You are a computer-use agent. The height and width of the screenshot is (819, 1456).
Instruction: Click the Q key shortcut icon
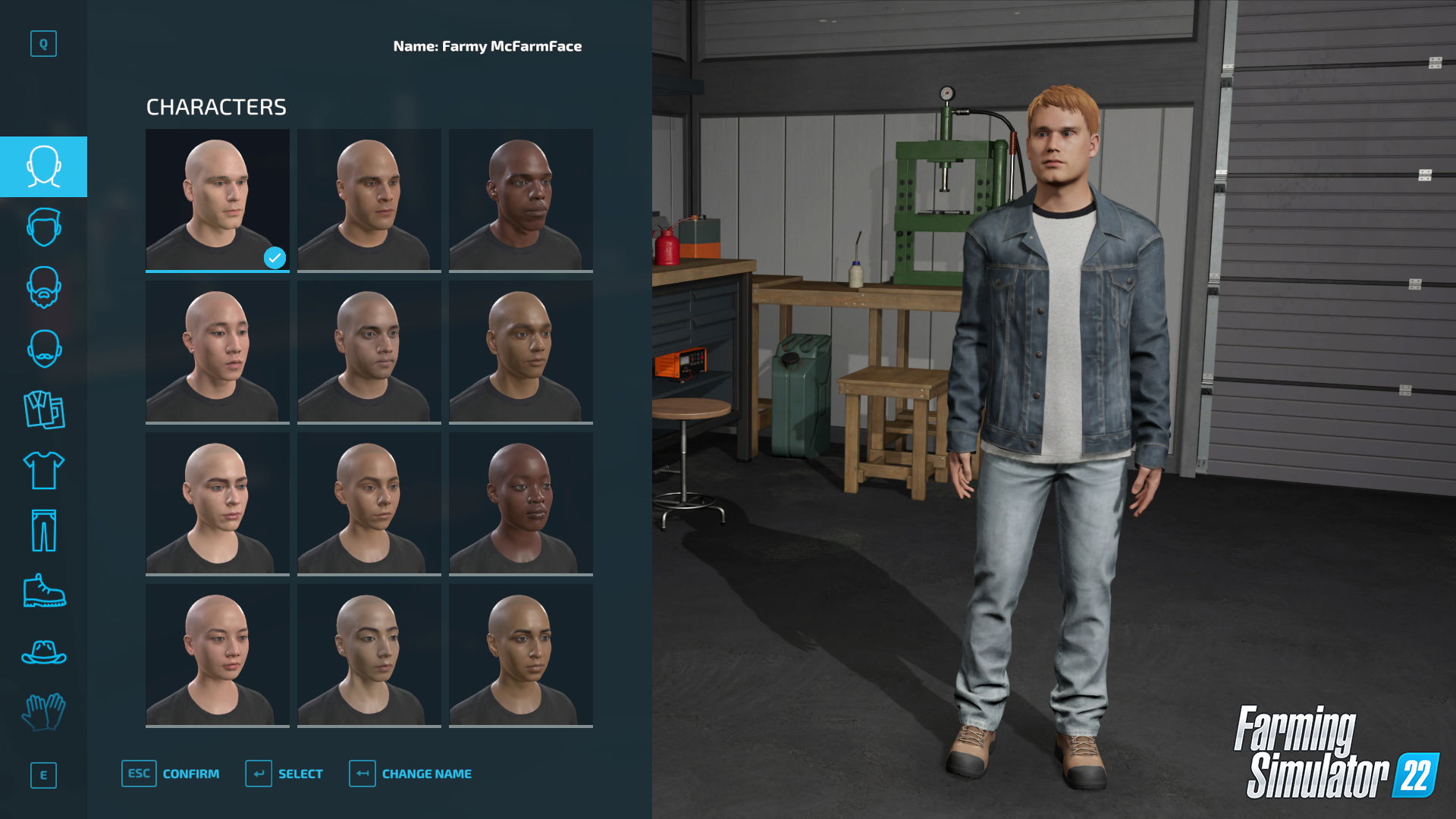(x=43, y=43)
